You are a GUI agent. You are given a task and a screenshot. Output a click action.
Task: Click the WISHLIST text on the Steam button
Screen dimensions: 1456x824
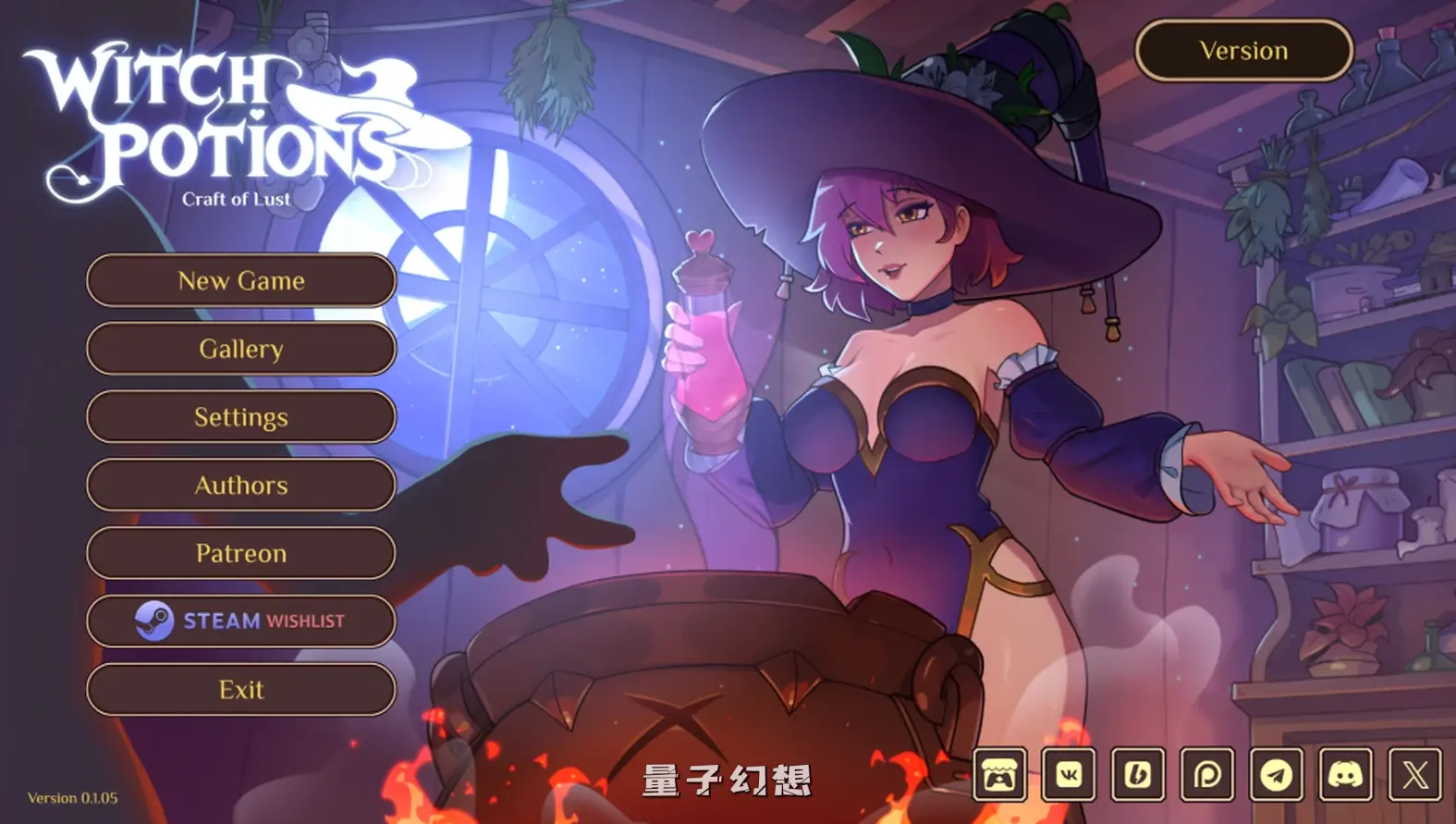306,621
